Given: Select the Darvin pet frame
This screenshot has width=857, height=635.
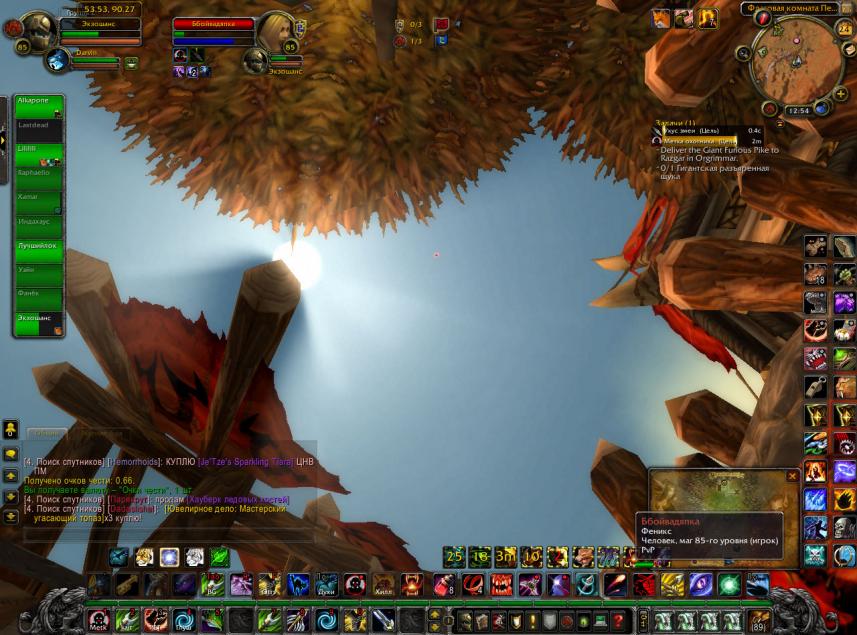Looking at the screenshot, I should coord(57,61).
